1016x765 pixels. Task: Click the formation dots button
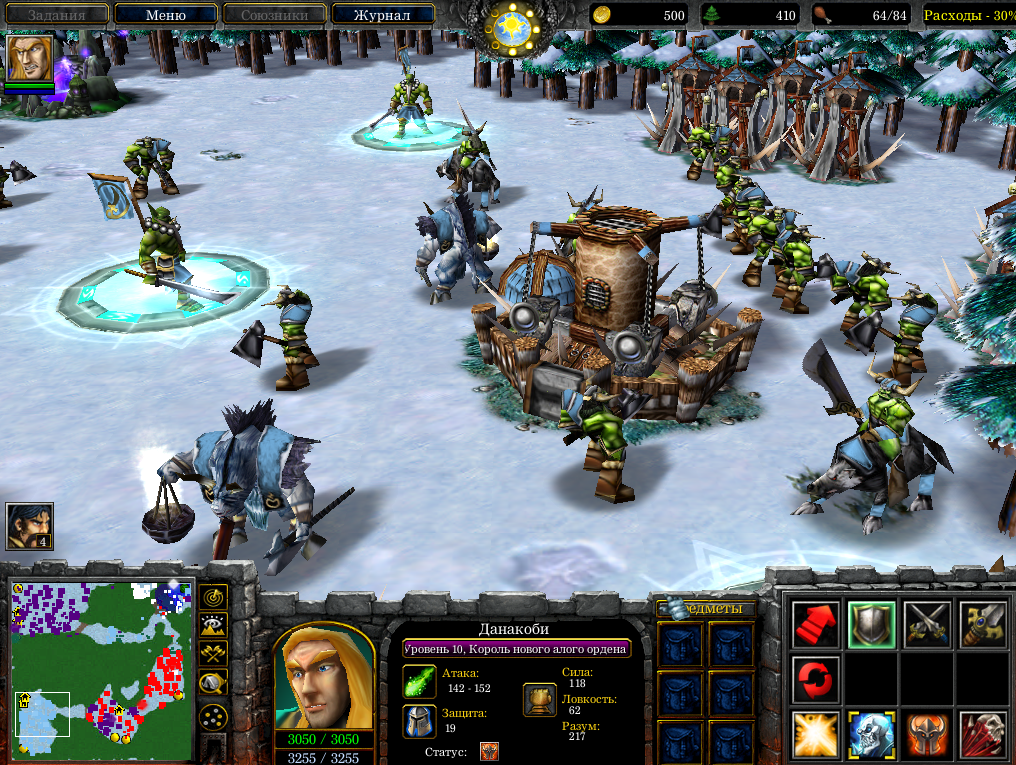pyautogui.click(x=213, y=716)
